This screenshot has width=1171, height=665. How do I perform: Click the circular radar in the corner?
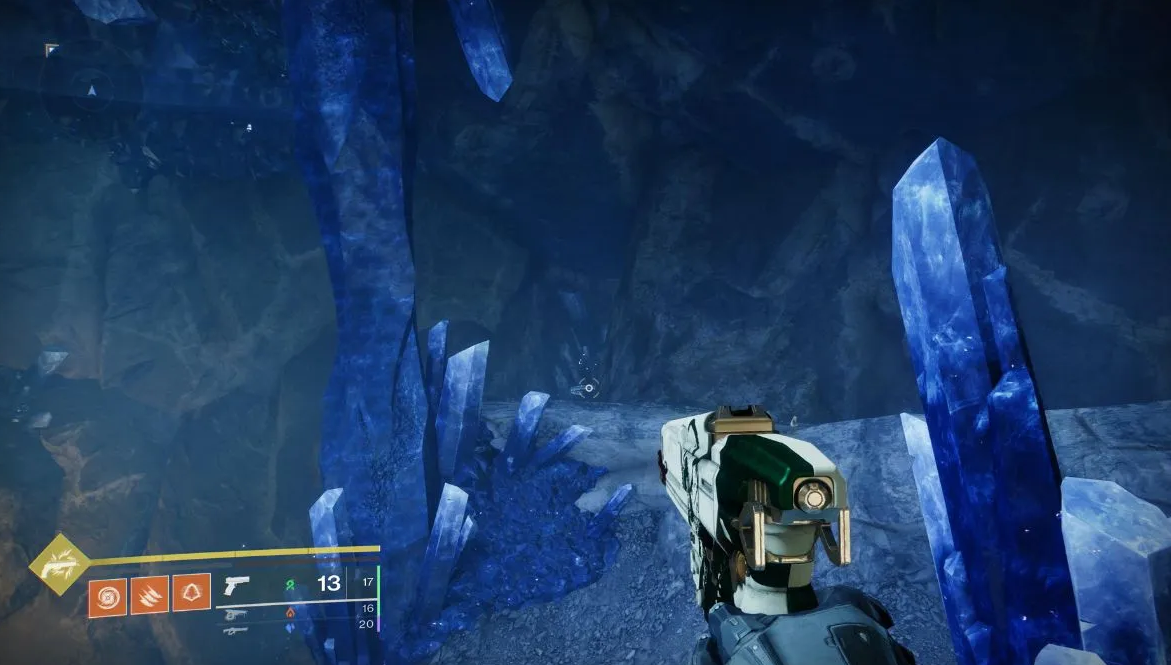[92, 90]
